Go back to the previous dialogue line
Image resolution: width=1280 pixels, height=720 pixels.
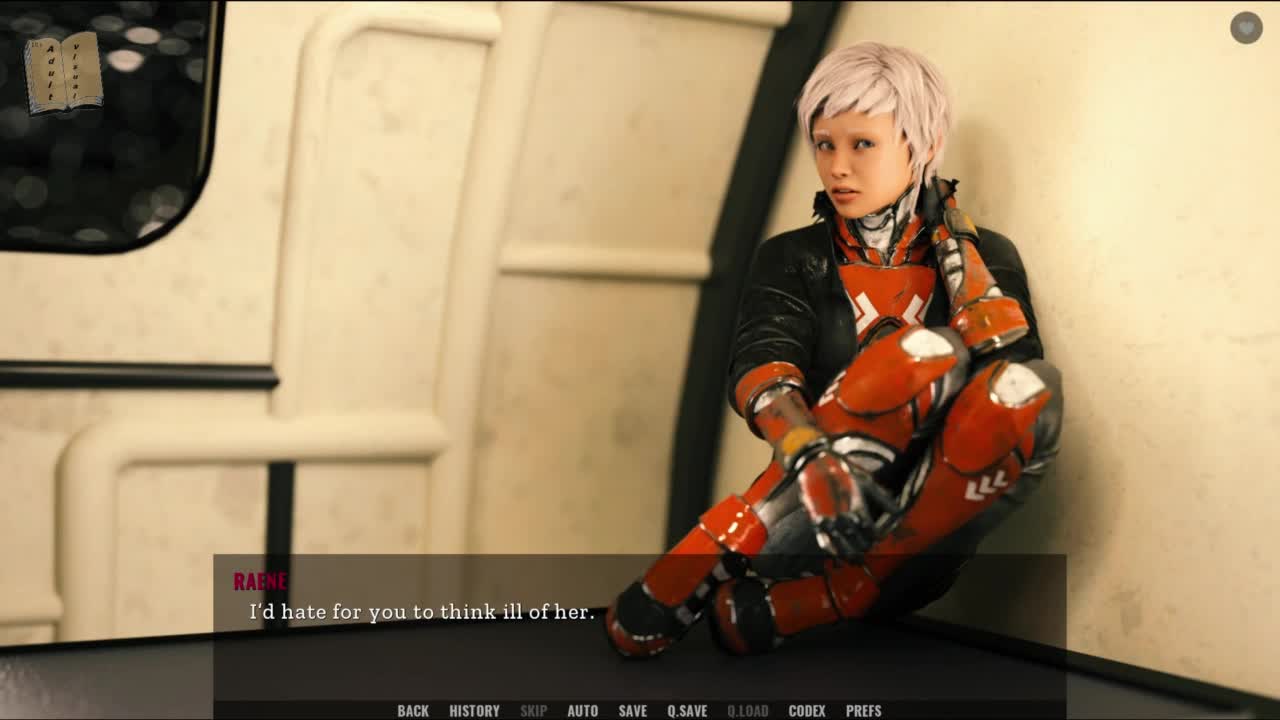click(x=413, y=711)
